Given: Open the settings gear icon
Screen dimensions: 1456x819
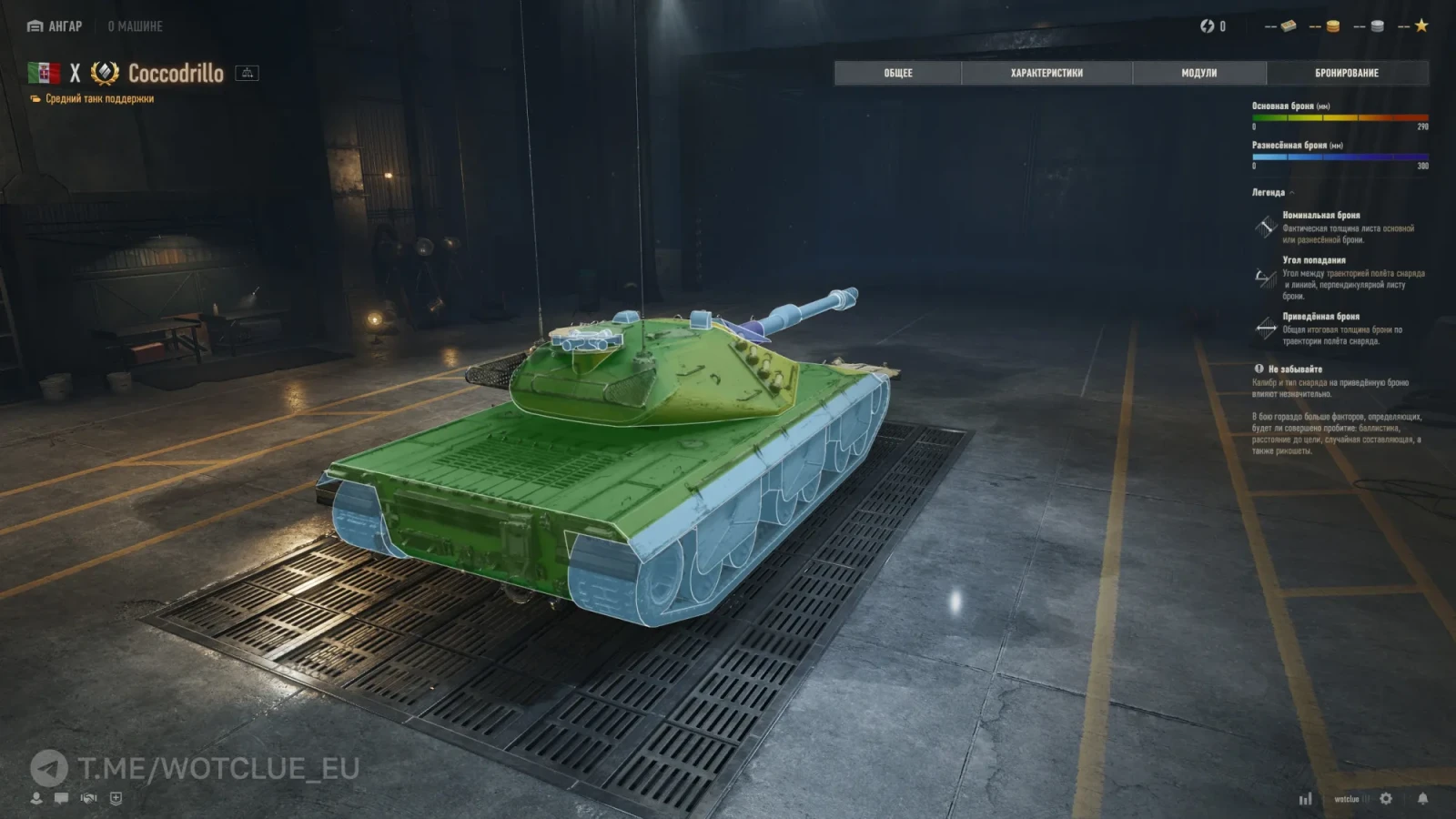Looking at the screenshot, I should coord(1386,798).
